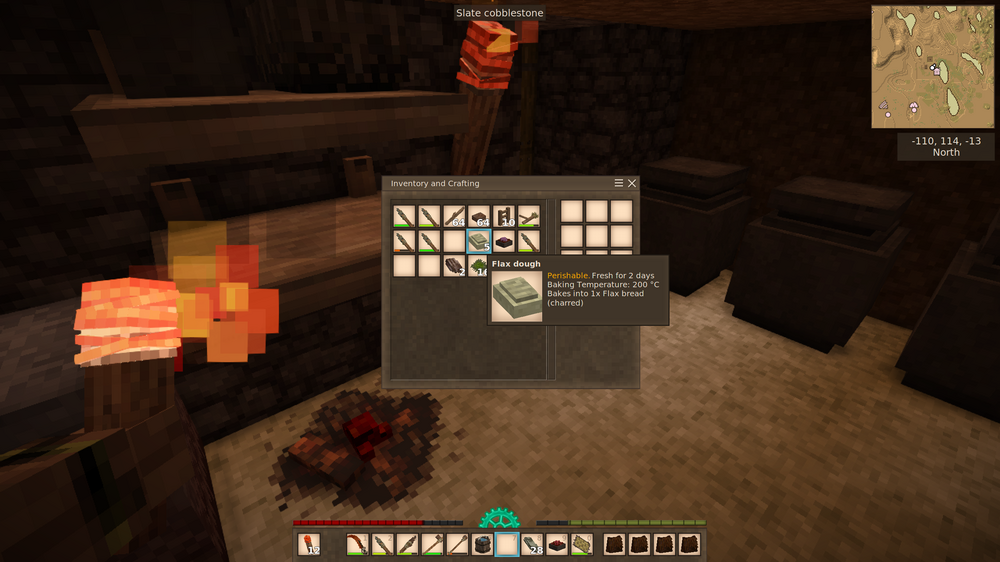
Task: Select the stack of 2 dark bark pieces
Action: (454, 266)
